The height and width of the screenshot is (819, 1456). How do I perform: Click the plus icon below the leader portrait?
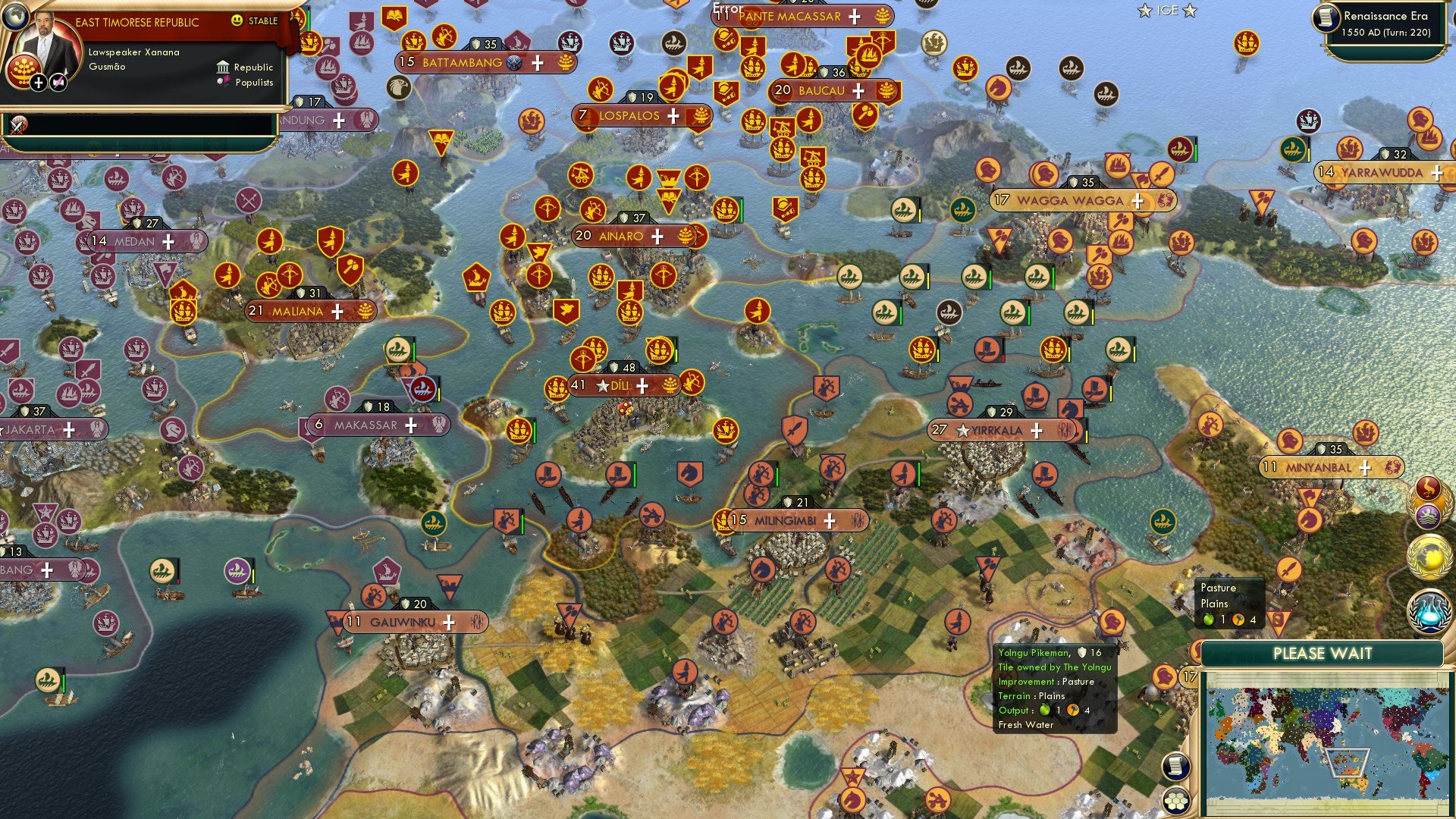pos(39,83)
